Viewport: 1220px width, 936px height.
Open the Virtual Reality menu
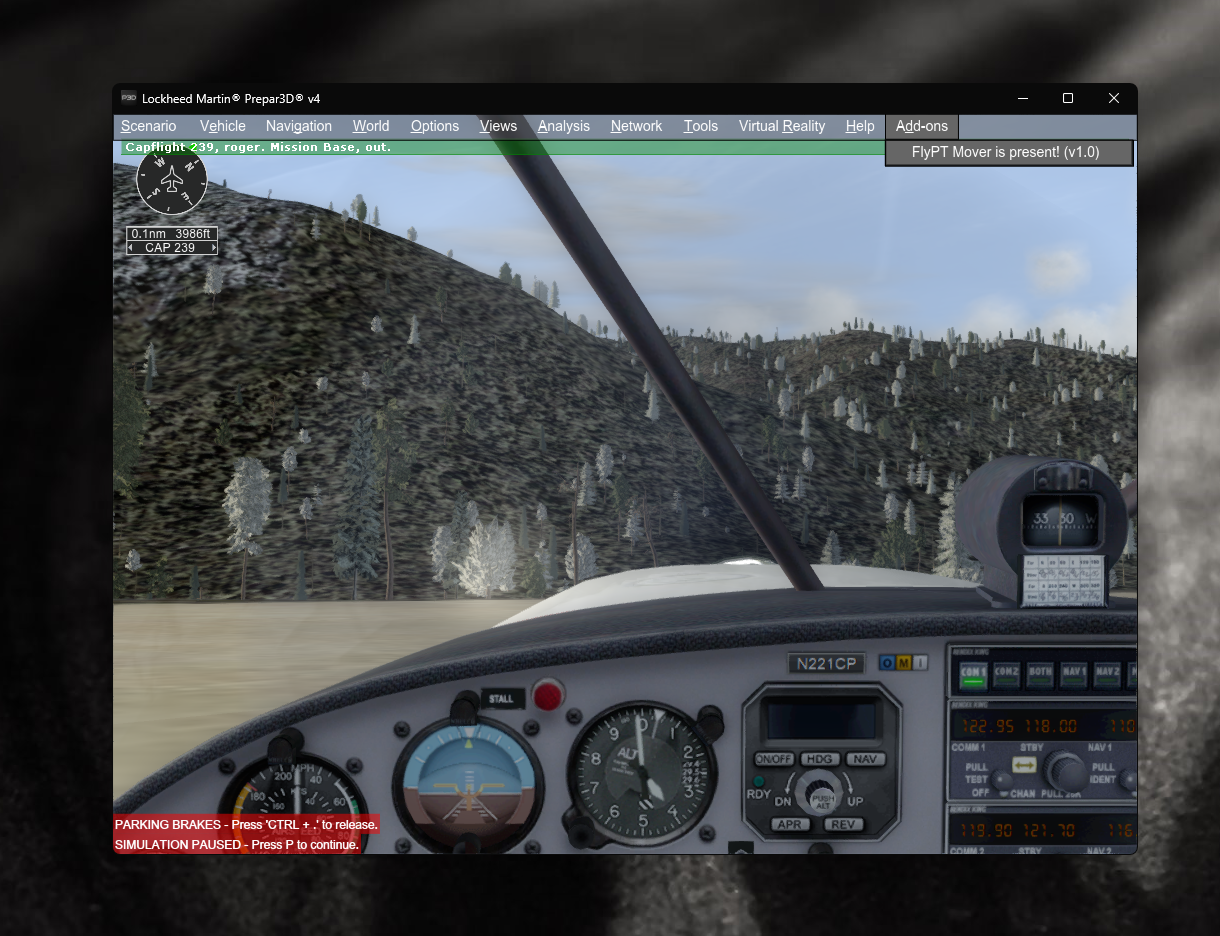[781, 126]
